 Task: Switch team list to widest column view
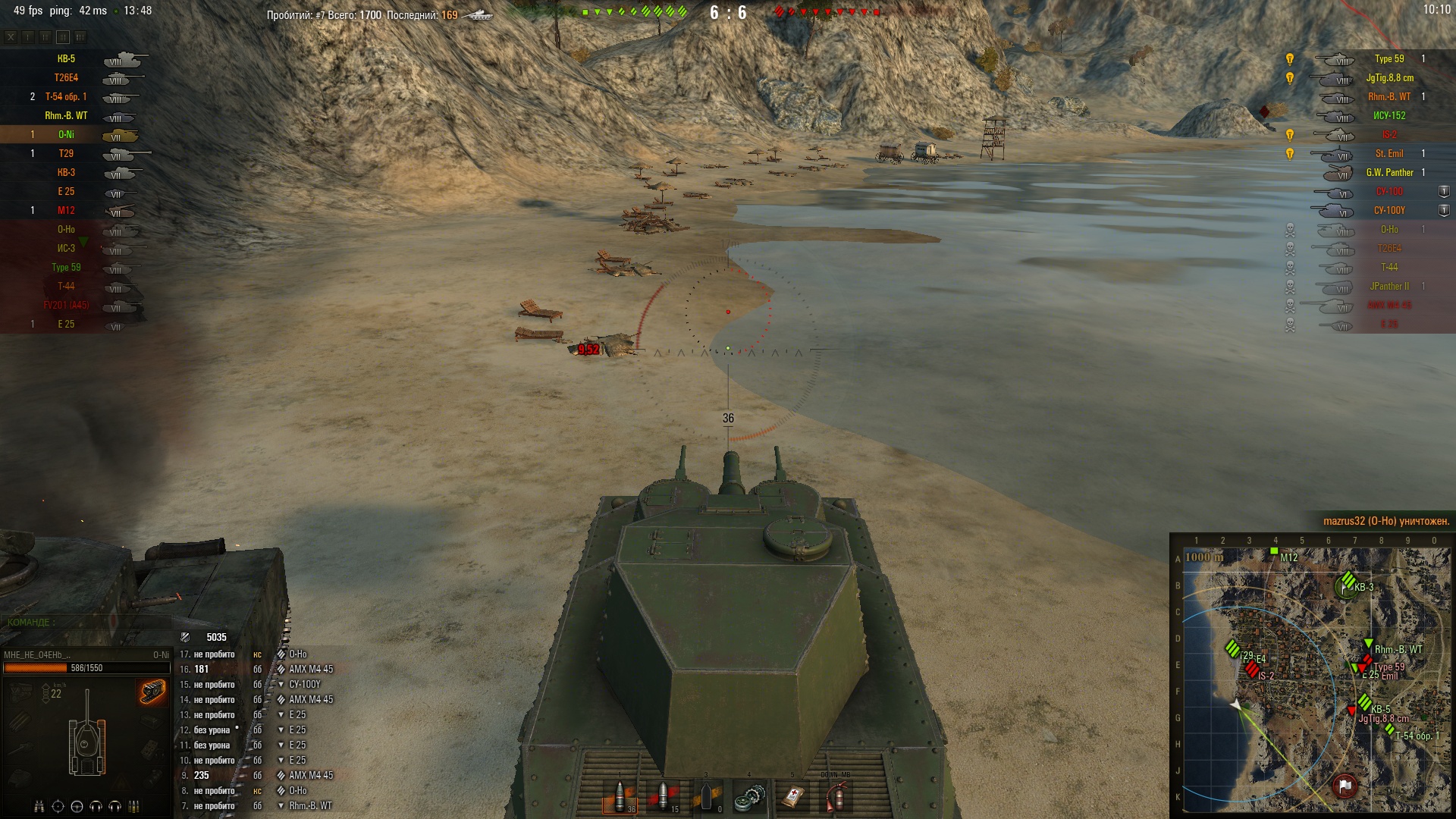(80, 36)
